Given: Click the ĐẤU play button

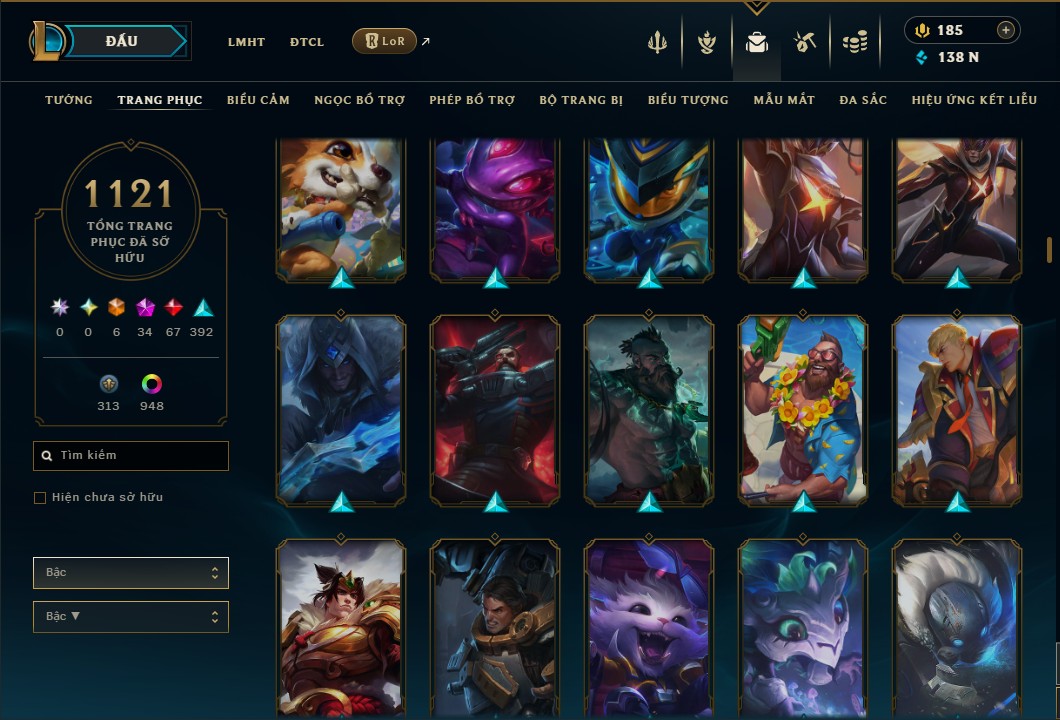Looking at the screenshot, I should tap(122, 41).
